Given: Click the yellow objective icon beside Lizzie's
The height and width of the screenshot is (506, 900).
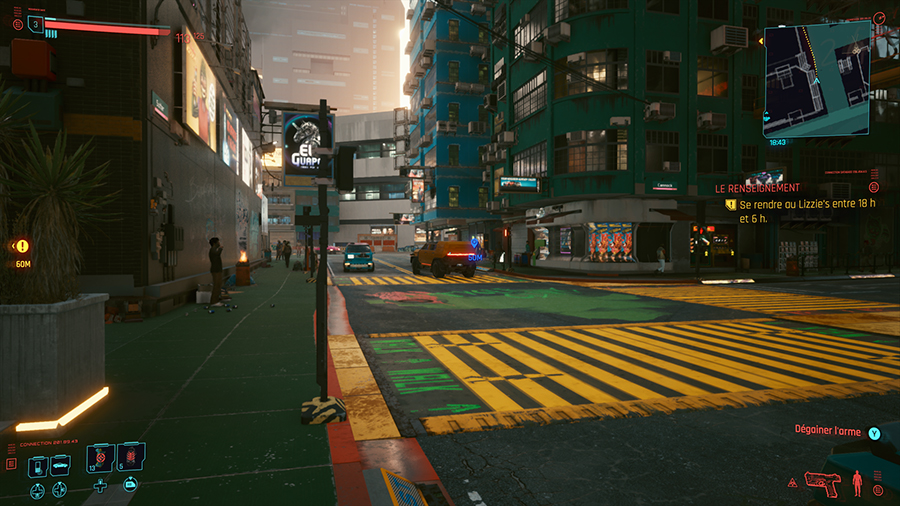Looking at the screenshot, I should (x=731, y=204).
